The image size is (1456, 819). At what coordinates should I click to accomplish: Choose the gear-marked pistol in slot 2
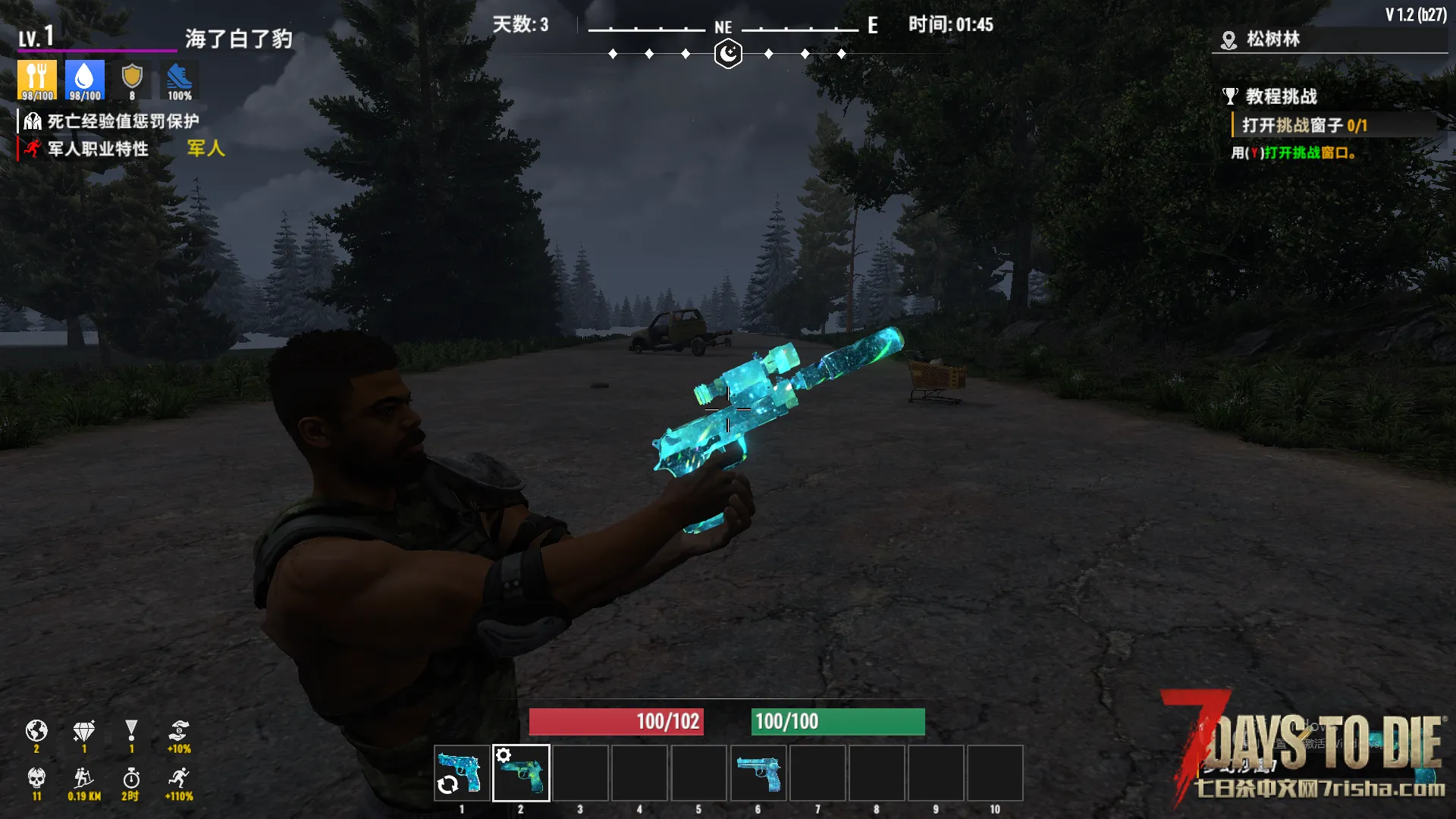click(521, 773)
